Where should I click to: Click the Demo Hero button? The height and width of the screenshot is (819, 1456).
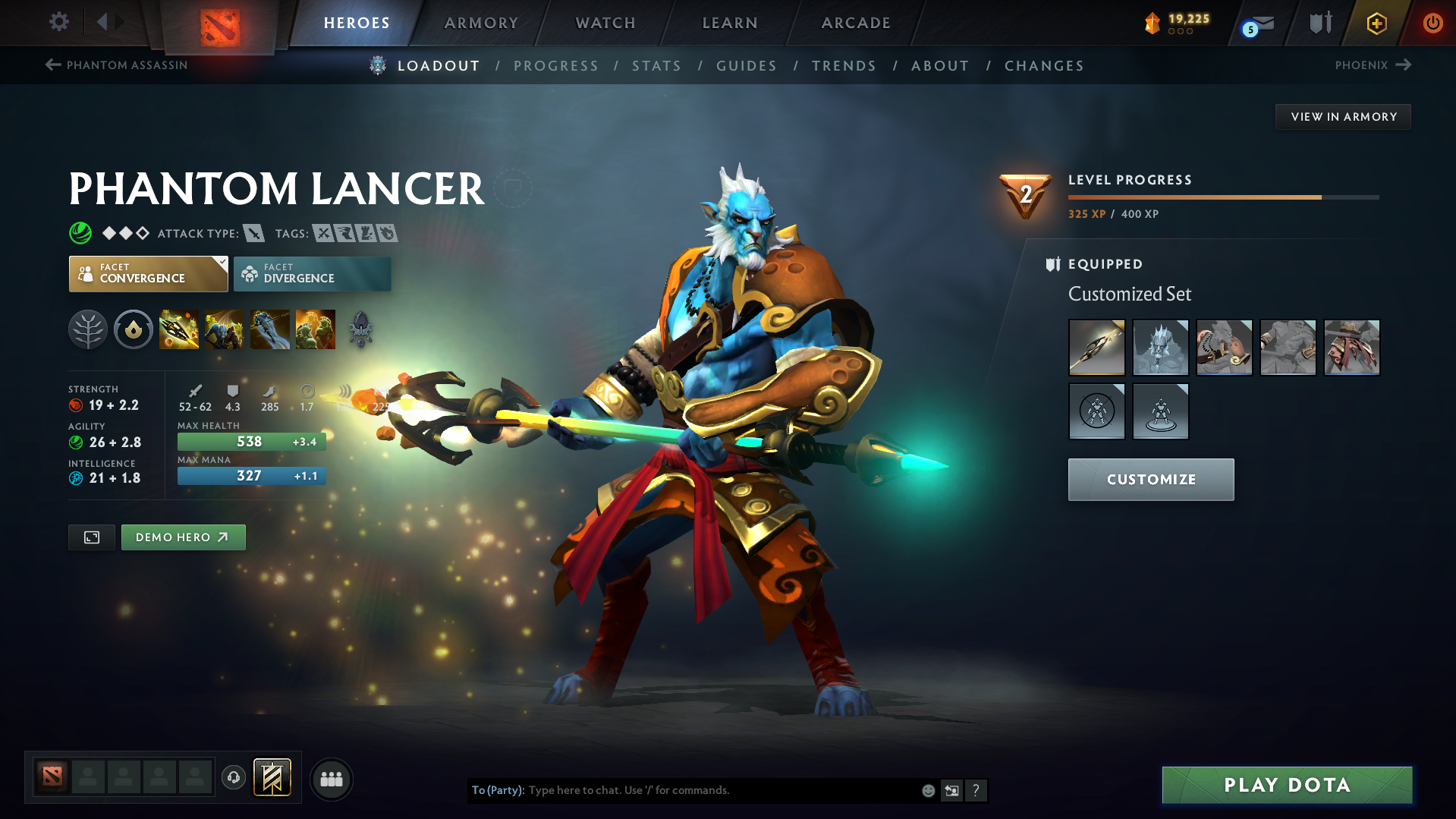tap(183, 537)
